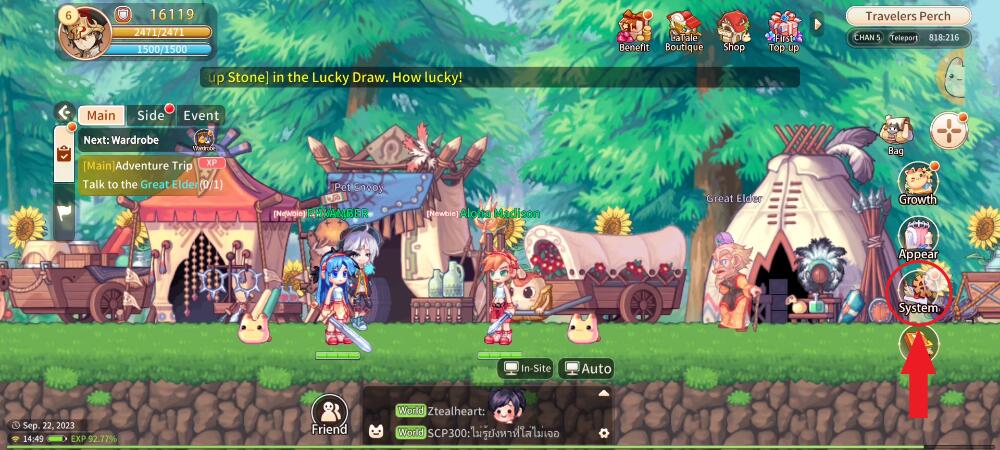Open the Shop
This screenshot has height=450, width=1000.
click(734, 30)
